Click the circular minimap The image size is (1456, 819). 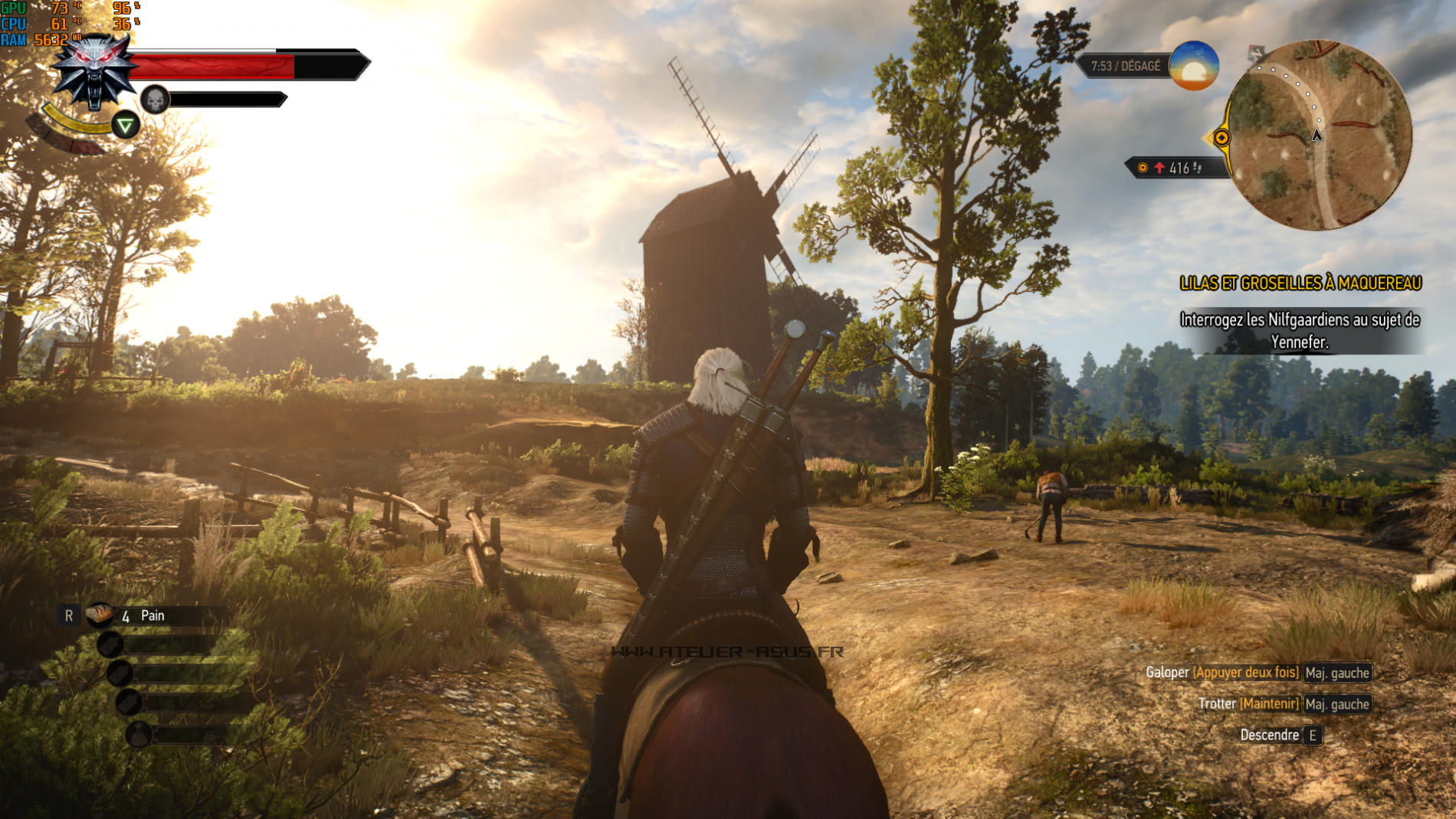click(1320, 136)
